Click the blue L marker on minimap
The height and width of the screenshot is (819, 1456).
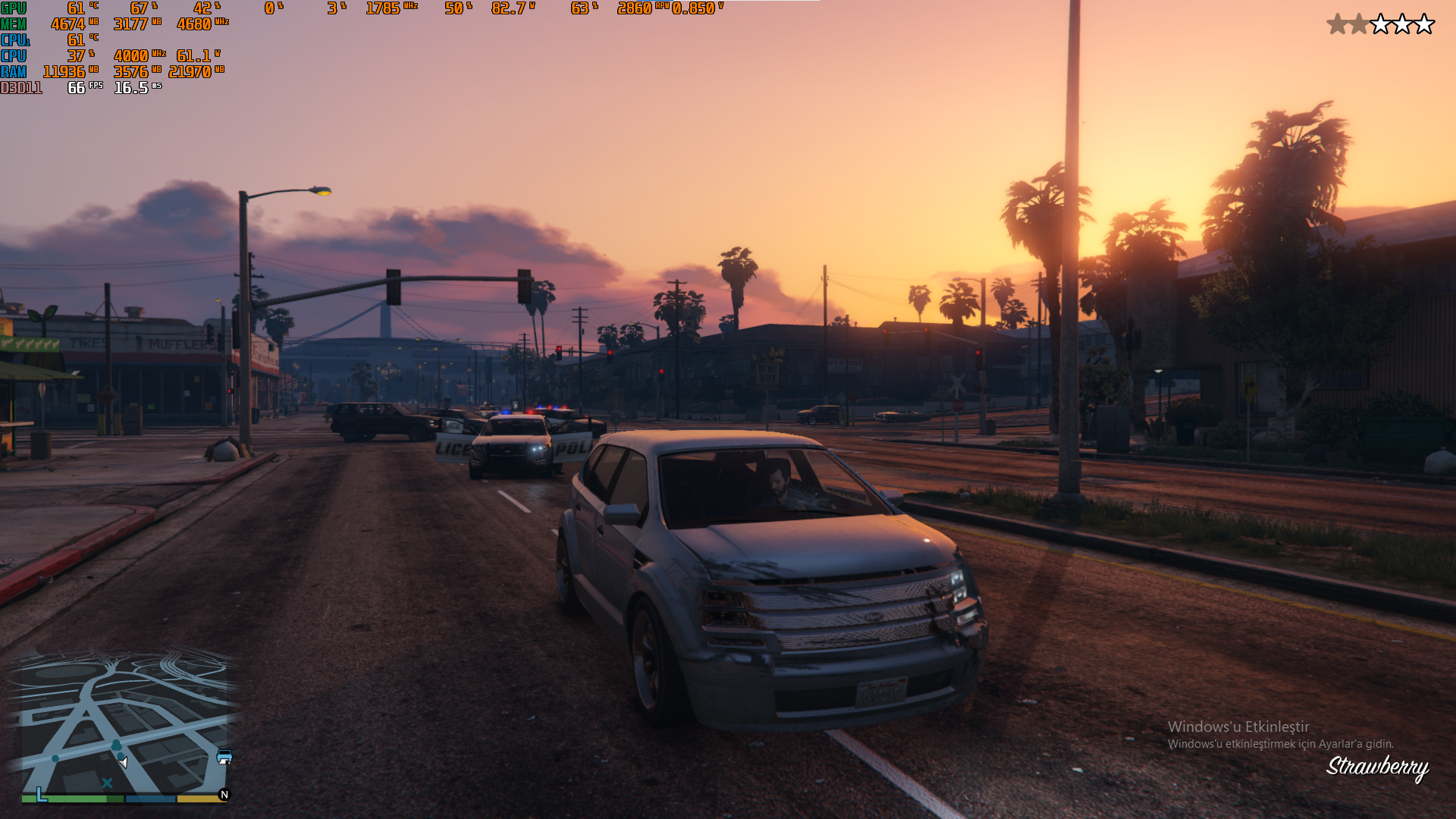[x=42, y=795]
